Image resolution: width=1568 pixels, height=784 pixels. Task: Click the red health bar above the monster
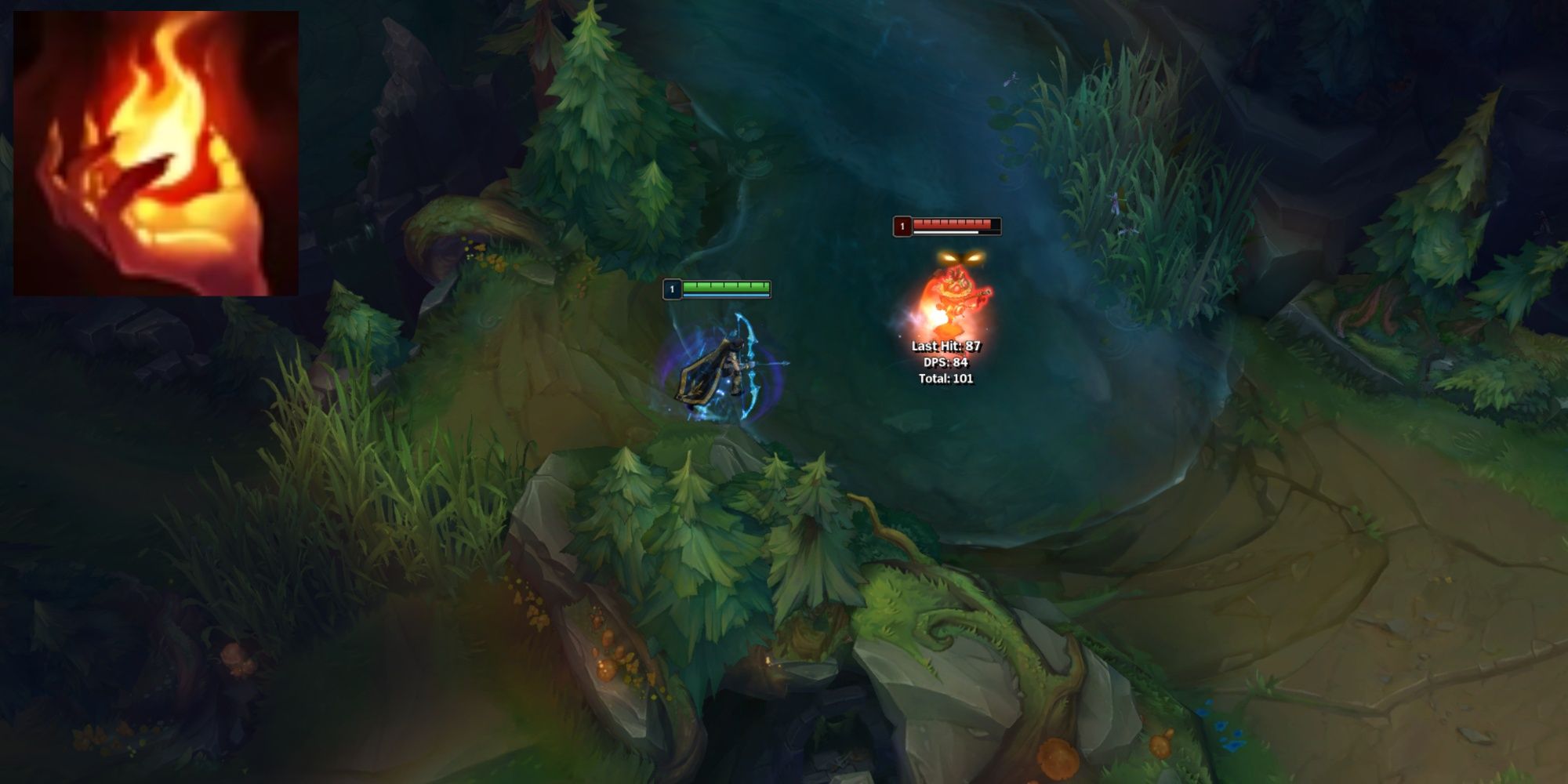(x=951, y=223)
